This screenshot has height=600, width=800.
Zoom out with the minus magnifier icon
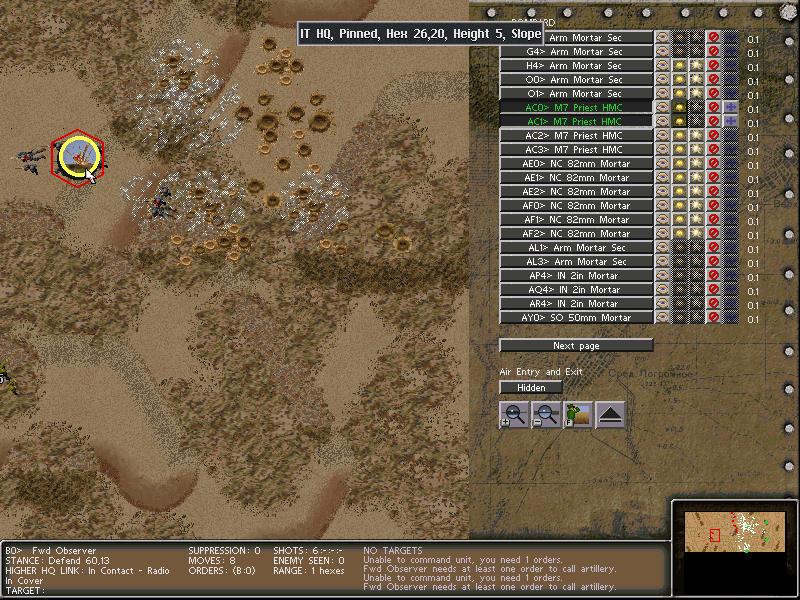click(546, 415)
